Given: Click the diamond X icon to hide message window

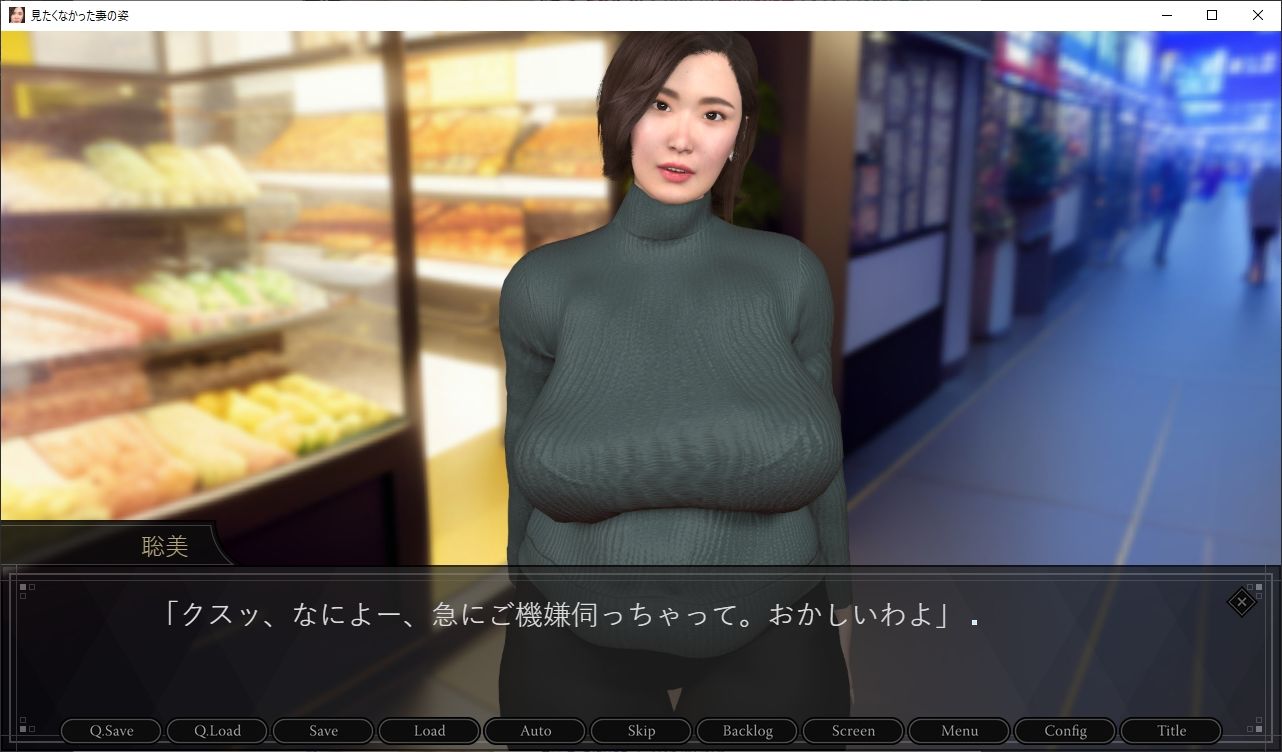Looking at the screenshot, I should coord(1241,602).
